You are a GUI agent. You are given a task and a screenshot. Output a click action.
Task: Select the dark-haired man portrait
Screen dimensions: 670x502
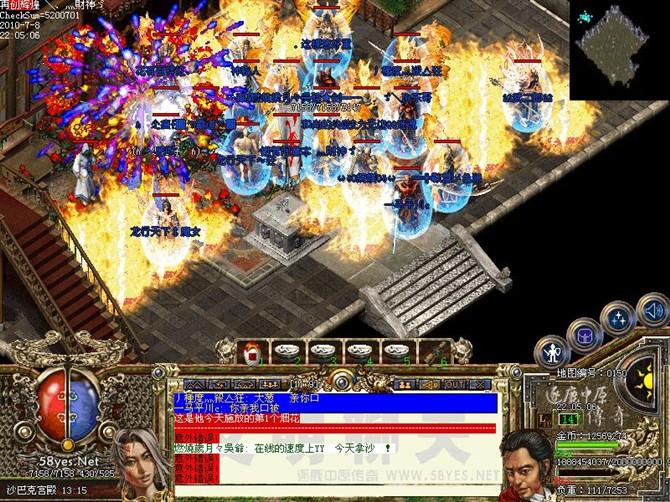click(x=526, y=465)
